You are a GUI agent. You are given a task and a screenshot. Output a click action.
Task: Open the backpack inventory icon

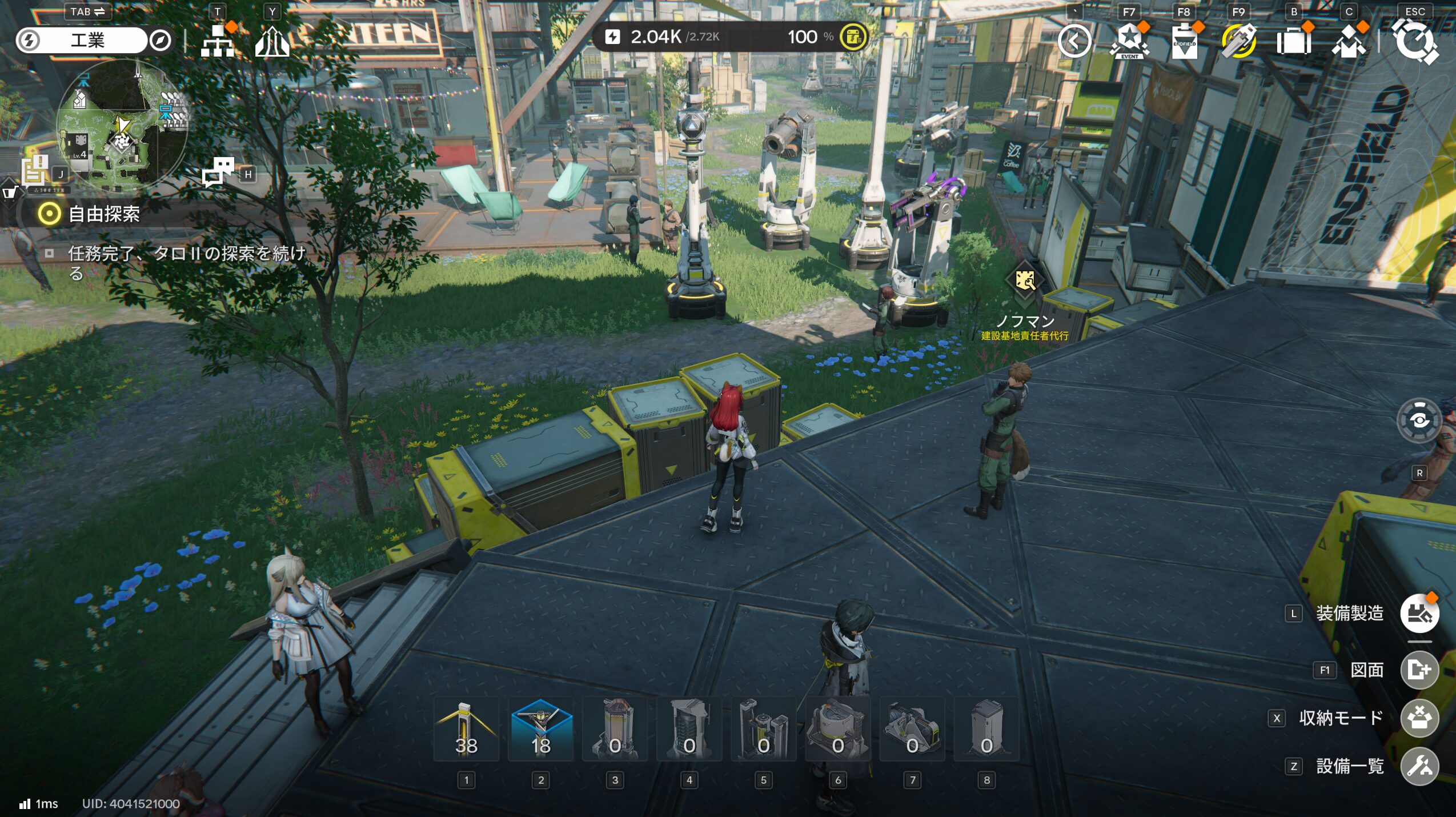coord(1293,41)
